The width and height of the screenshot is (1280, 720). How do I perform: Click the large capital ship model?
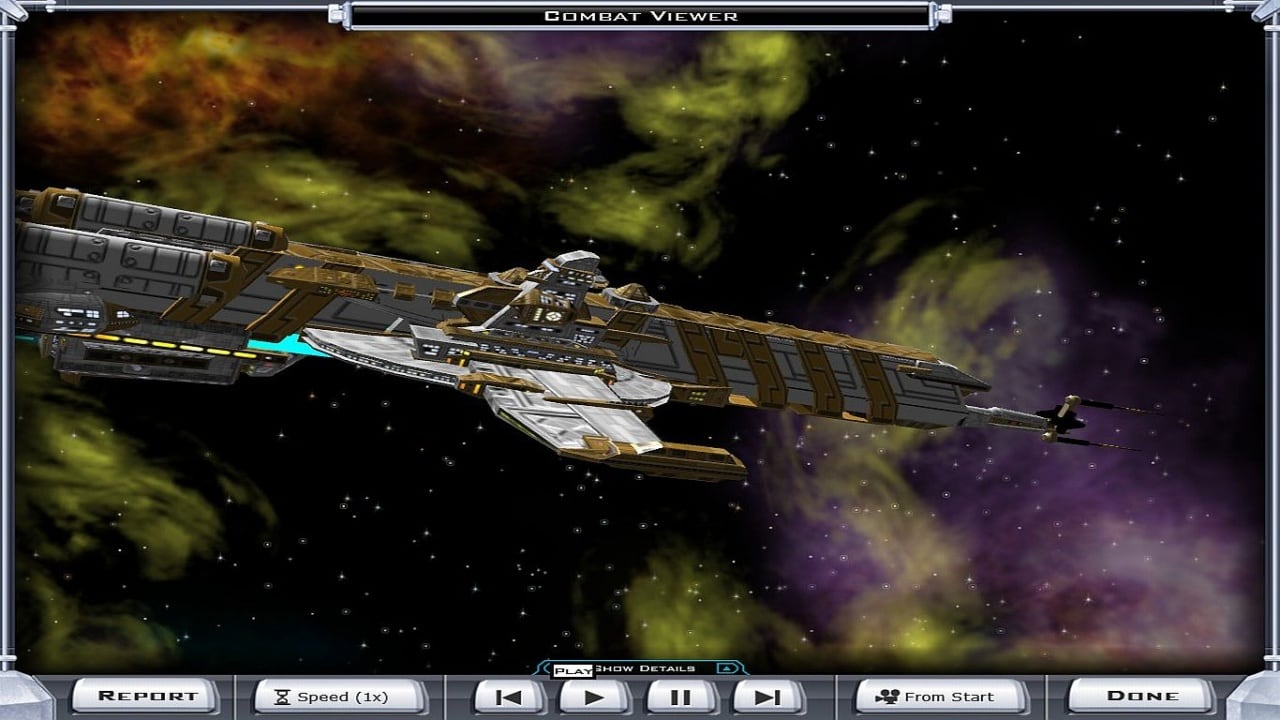(x=500, y=330)
